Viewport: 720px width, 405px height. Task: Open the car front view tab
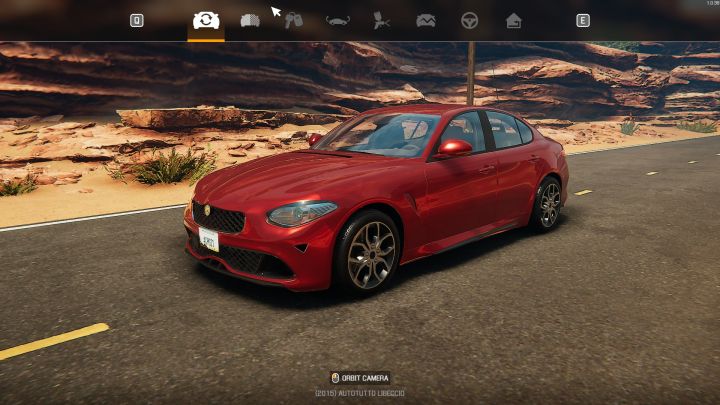(x=338, y=20)
